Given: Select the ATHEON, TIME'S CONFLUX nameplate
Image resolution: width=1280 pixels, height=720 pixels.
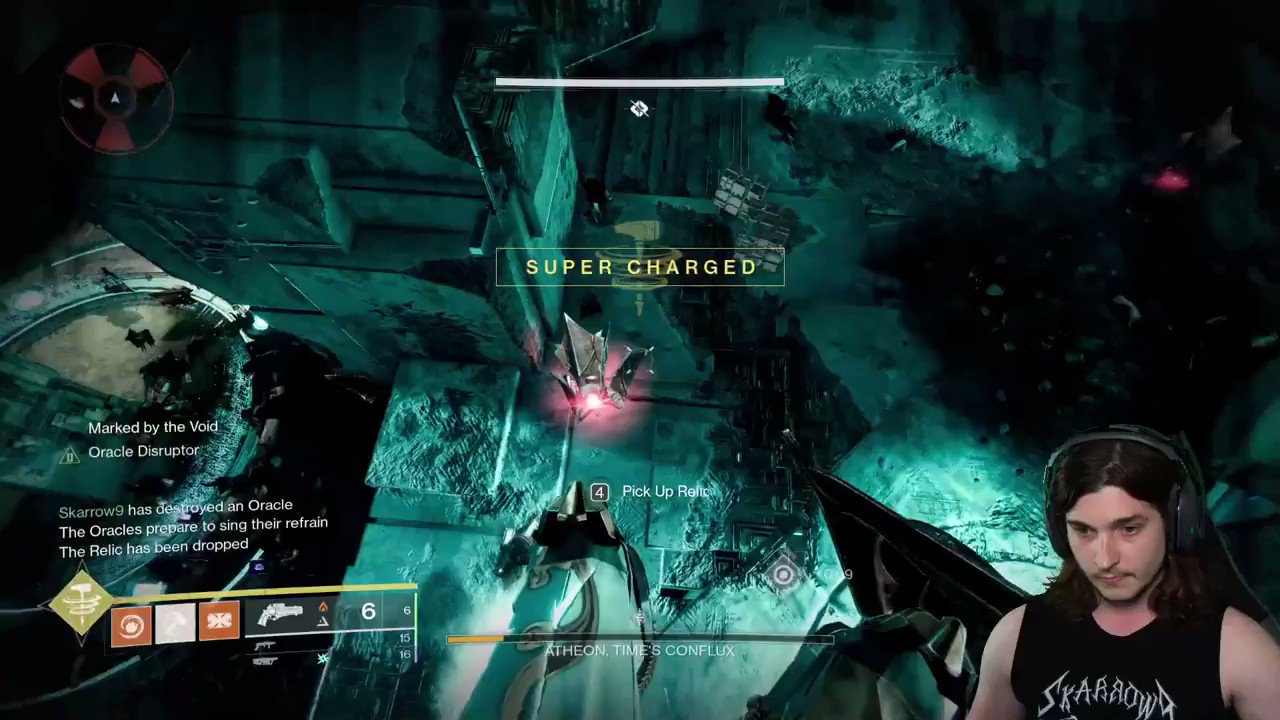Looking at the screenshot, I should [x=639, y=650].
